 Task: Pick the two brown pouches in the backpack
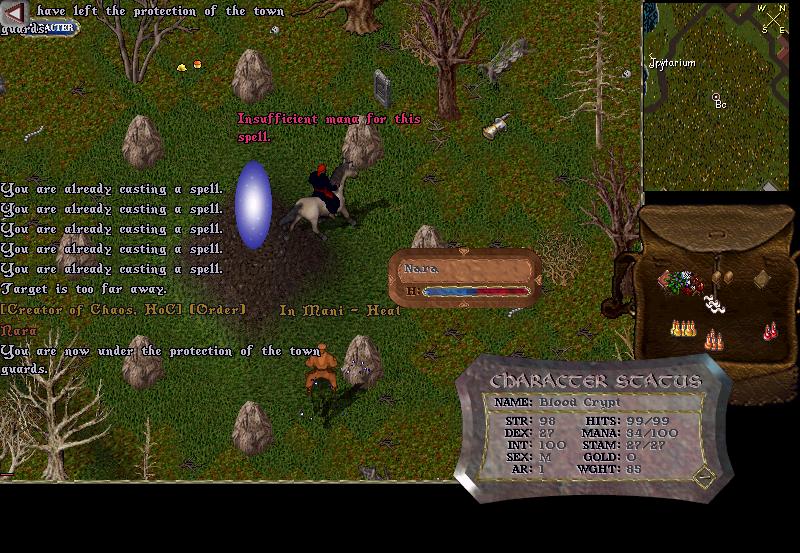723,276
